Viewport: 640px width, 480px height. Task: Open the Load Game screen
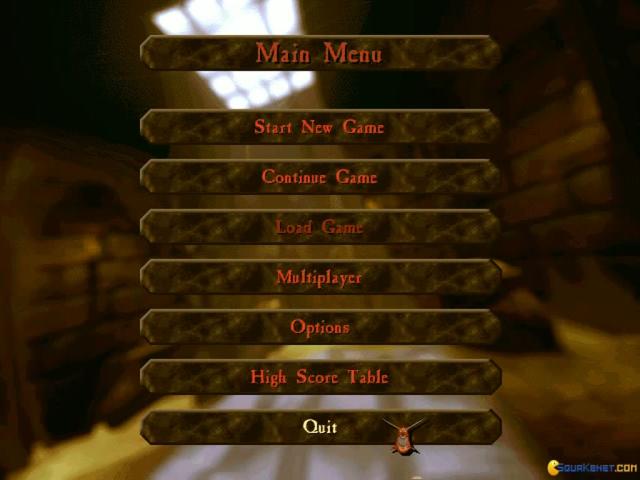tap(320, 227)
